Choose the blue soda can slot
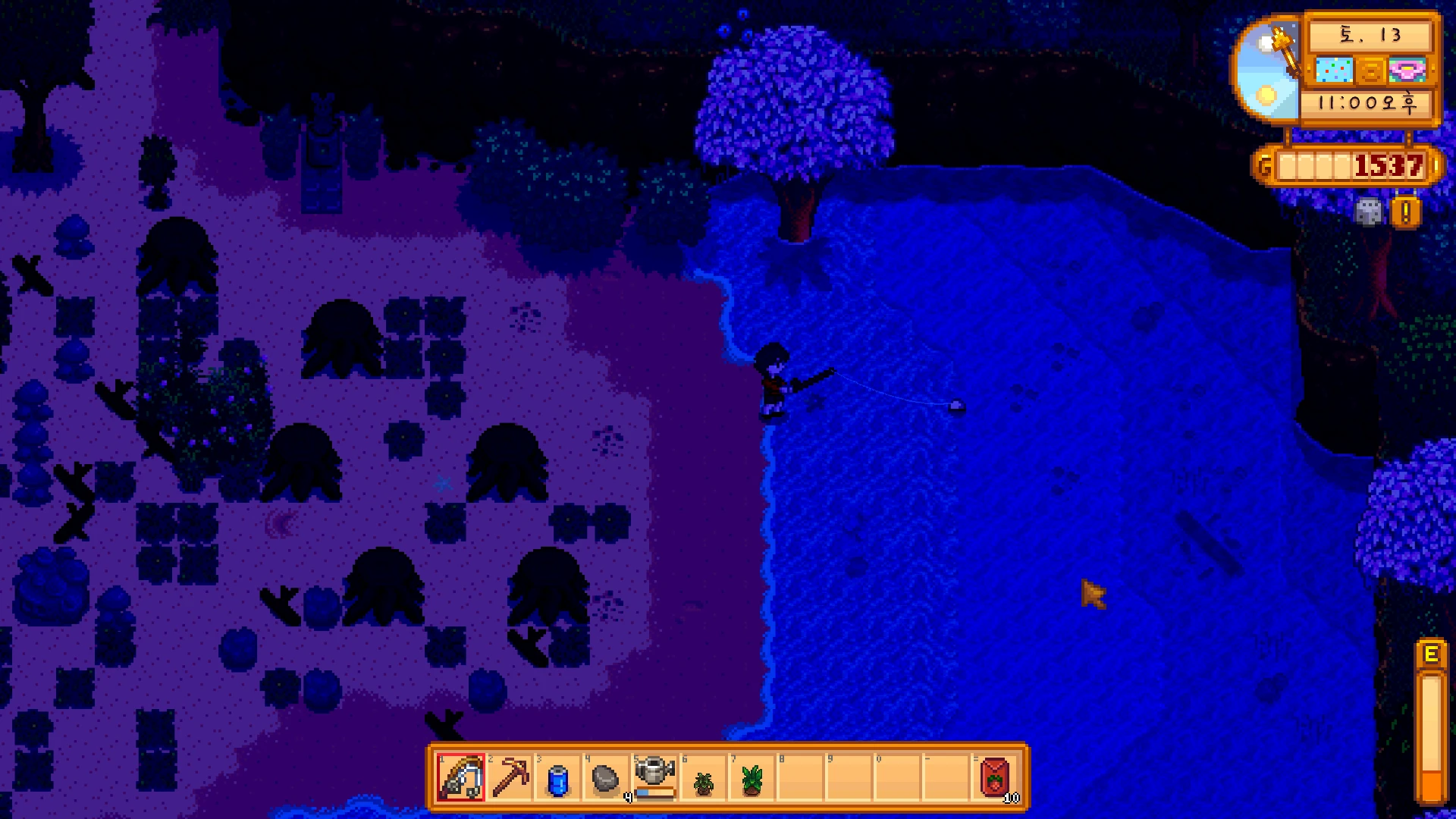The height and width of the screenshot is (819, 1456). pos(558,779)
